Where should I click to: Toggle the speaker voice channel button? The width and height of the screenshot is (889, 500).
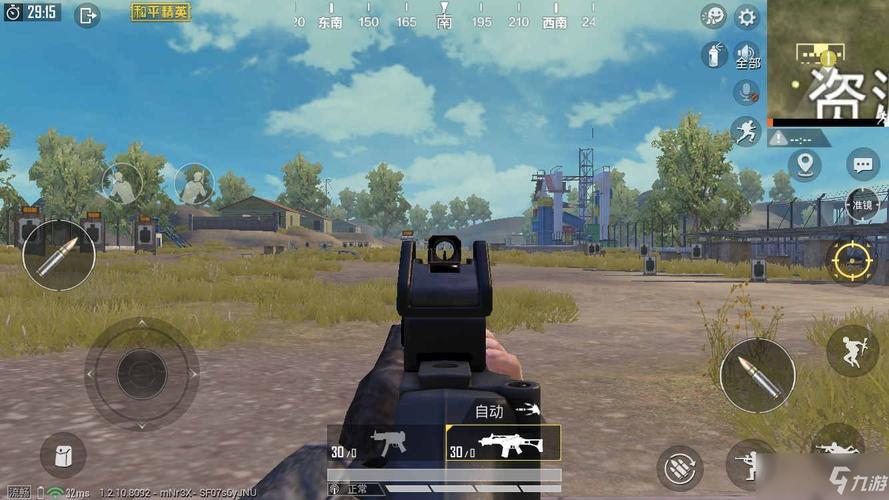747,54
